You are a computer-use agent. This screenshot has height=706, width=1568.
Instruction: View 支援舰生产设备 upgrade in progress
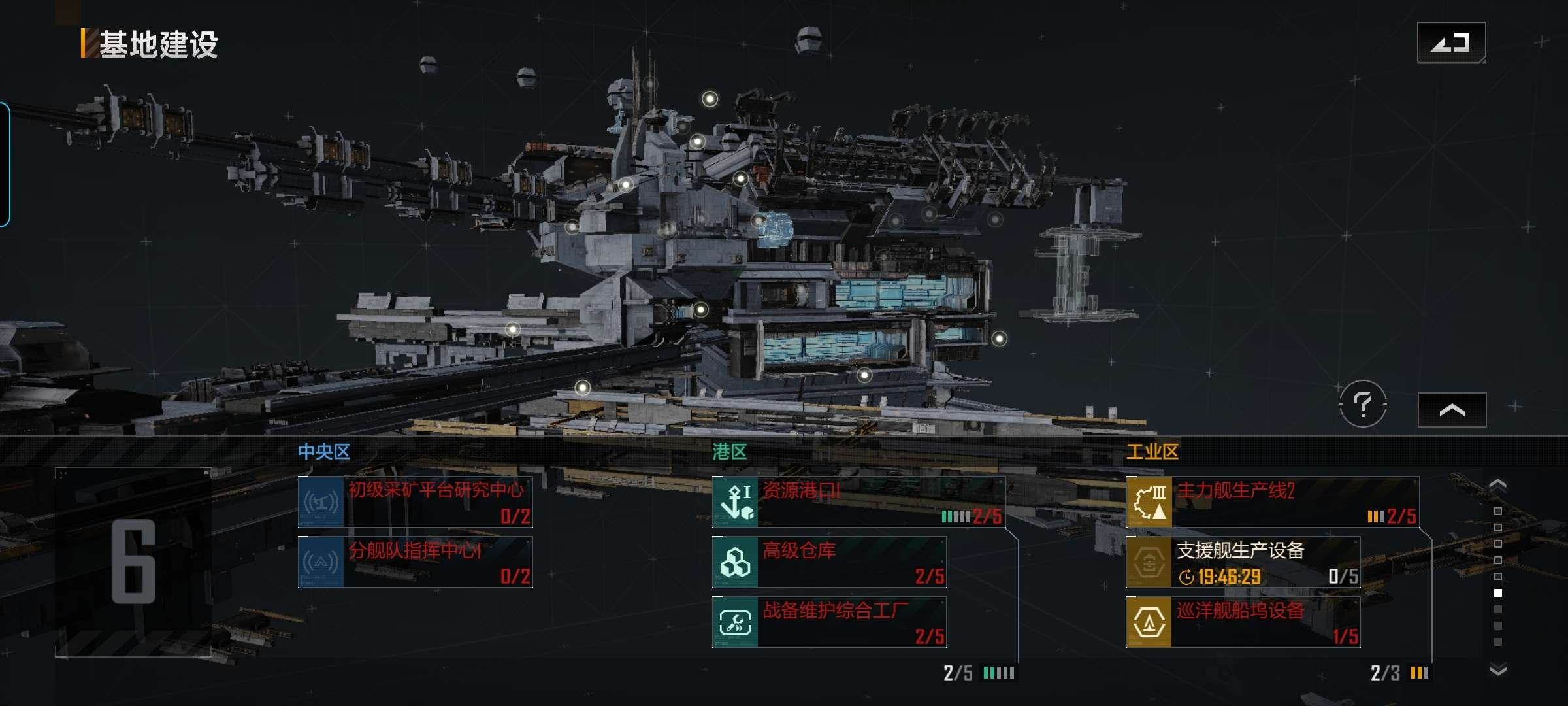coord(1243,562)
